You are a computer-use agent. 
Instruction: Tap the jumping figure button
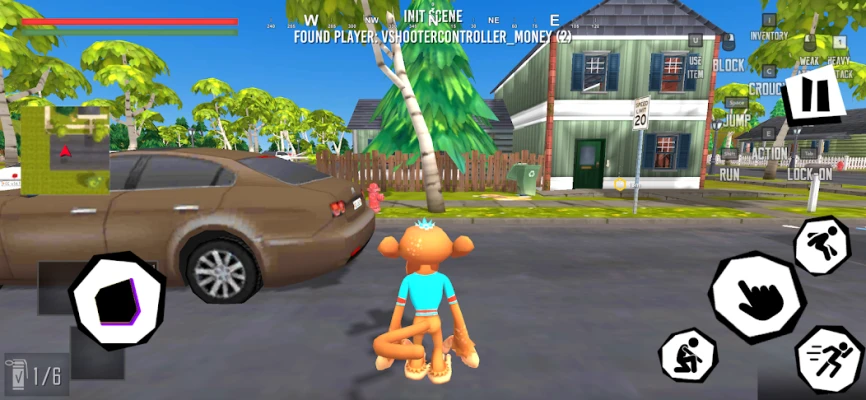point(821,246)
